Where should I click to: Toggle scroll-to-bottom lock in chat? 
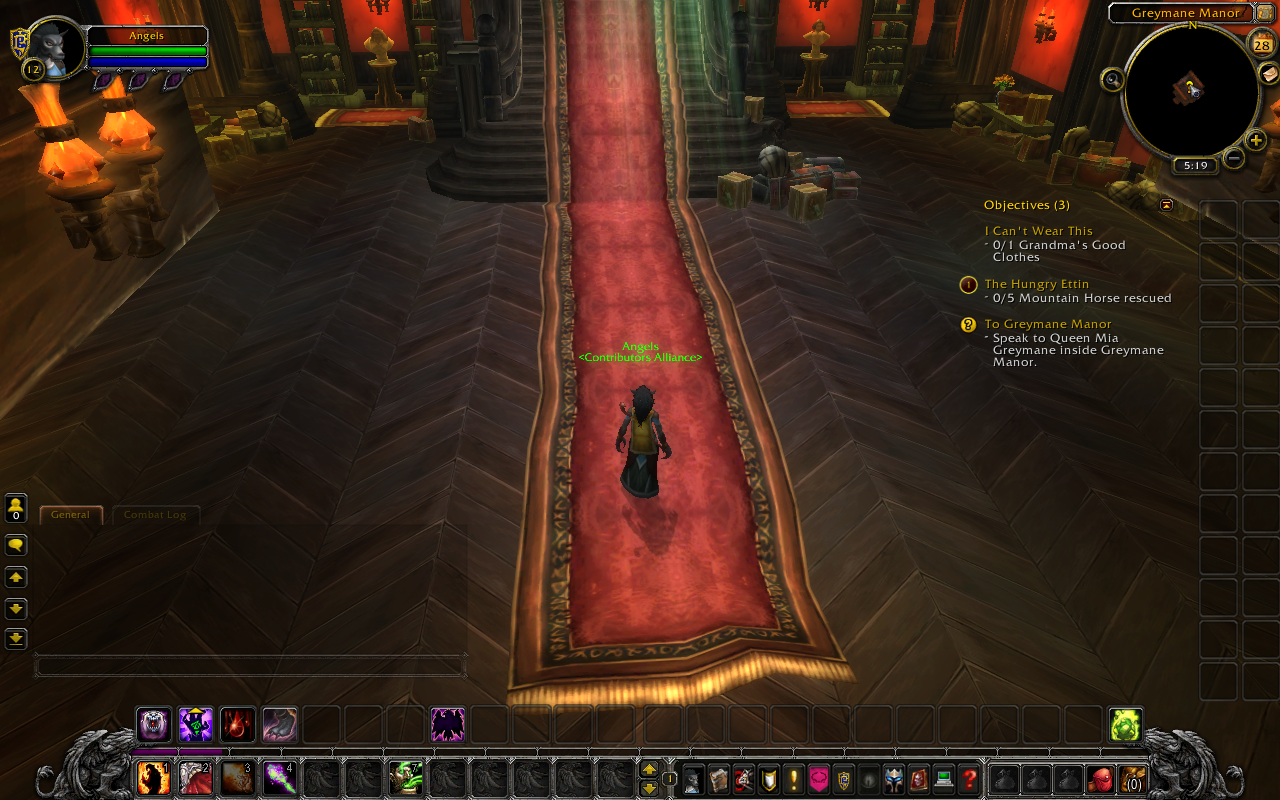click(x=15, y=637)
